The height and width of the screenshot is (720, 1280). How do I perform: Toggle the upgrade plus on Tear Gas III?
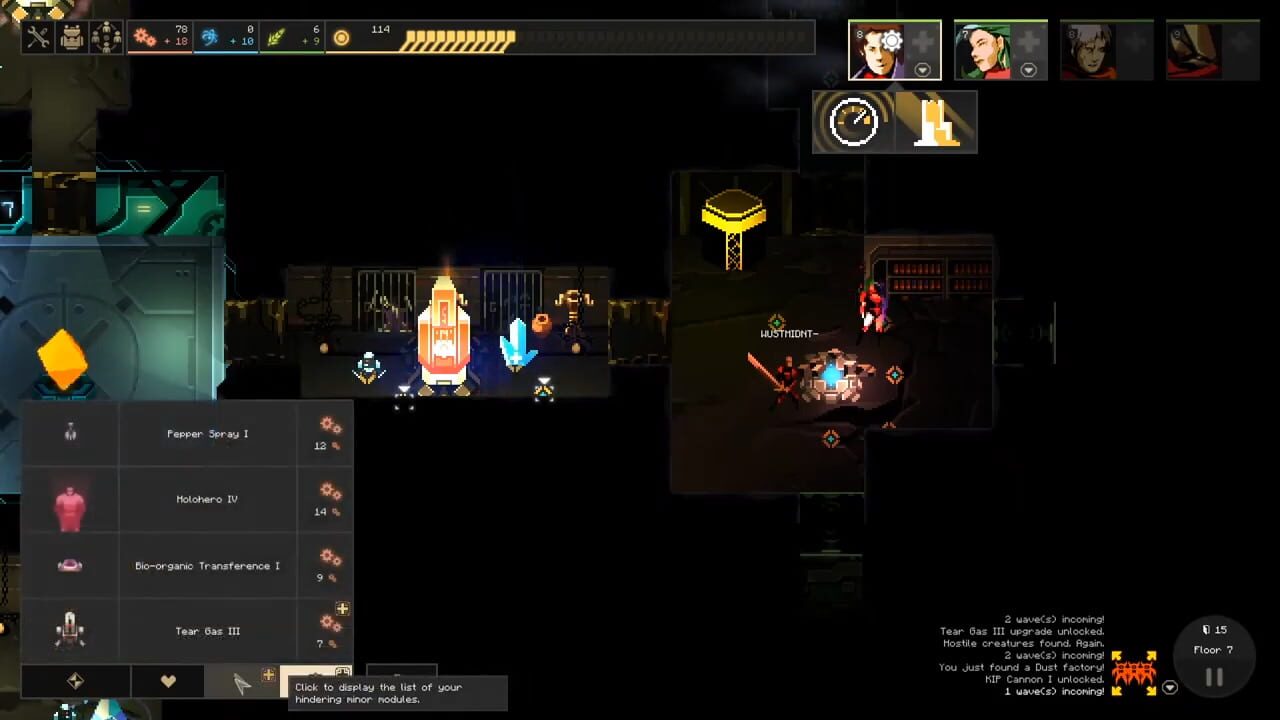point(342,608)
